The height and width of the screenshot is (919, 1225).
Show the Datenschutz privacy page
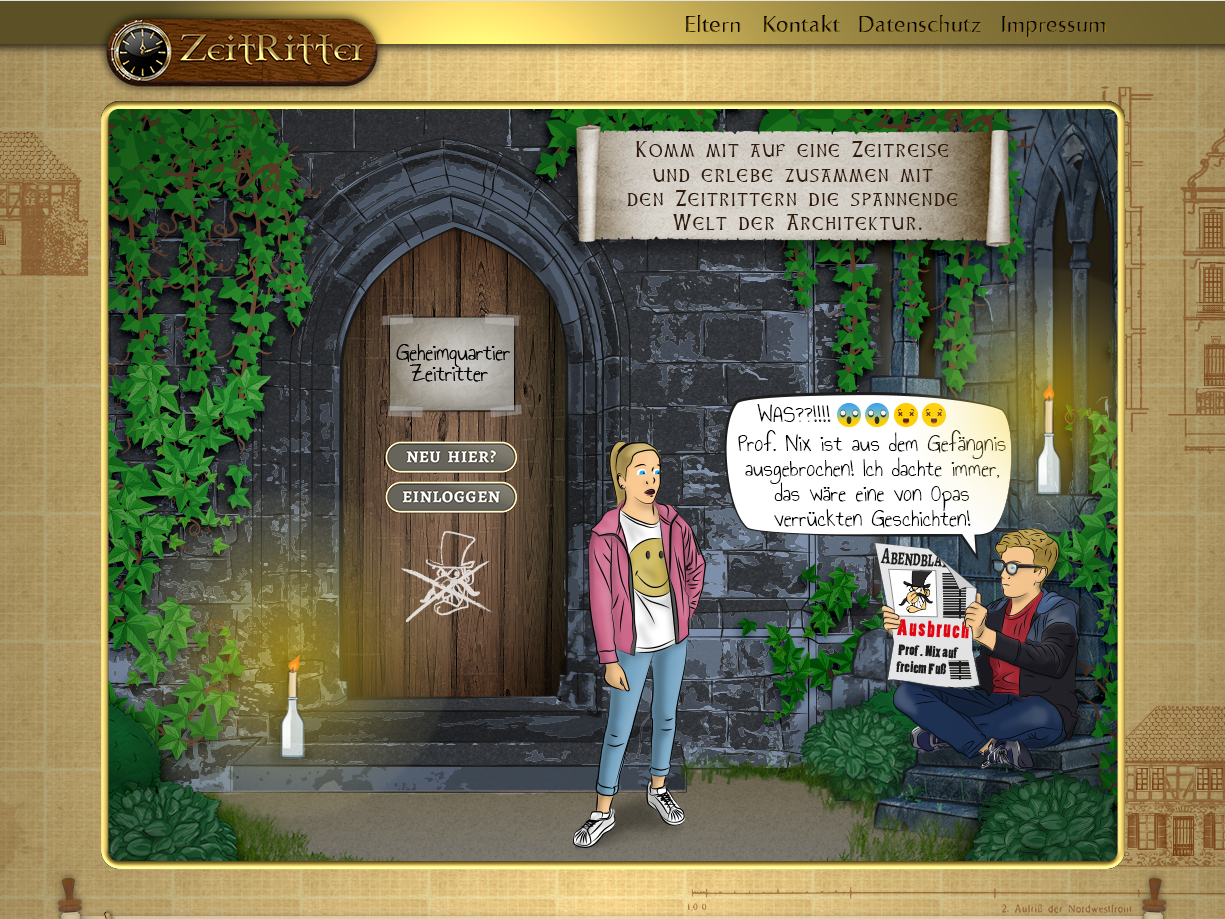click(x=919, y=25)
